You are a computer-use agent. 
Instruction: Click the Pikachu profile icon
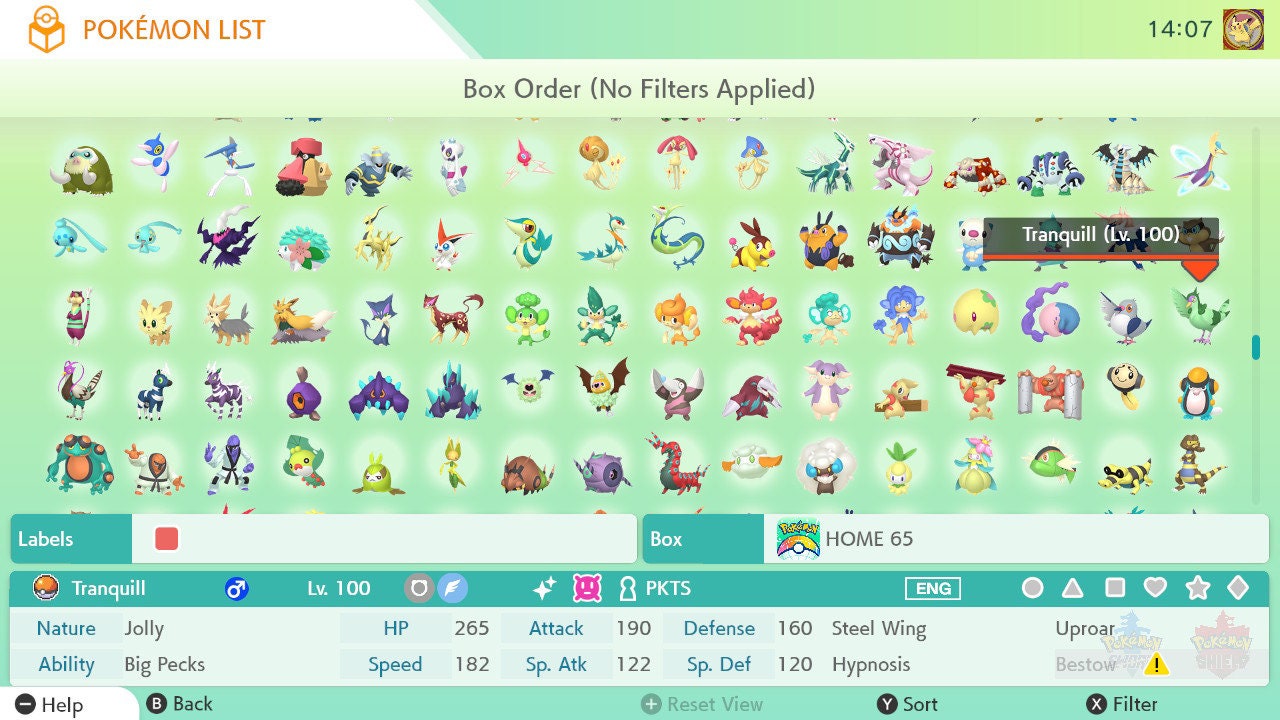1243,29
